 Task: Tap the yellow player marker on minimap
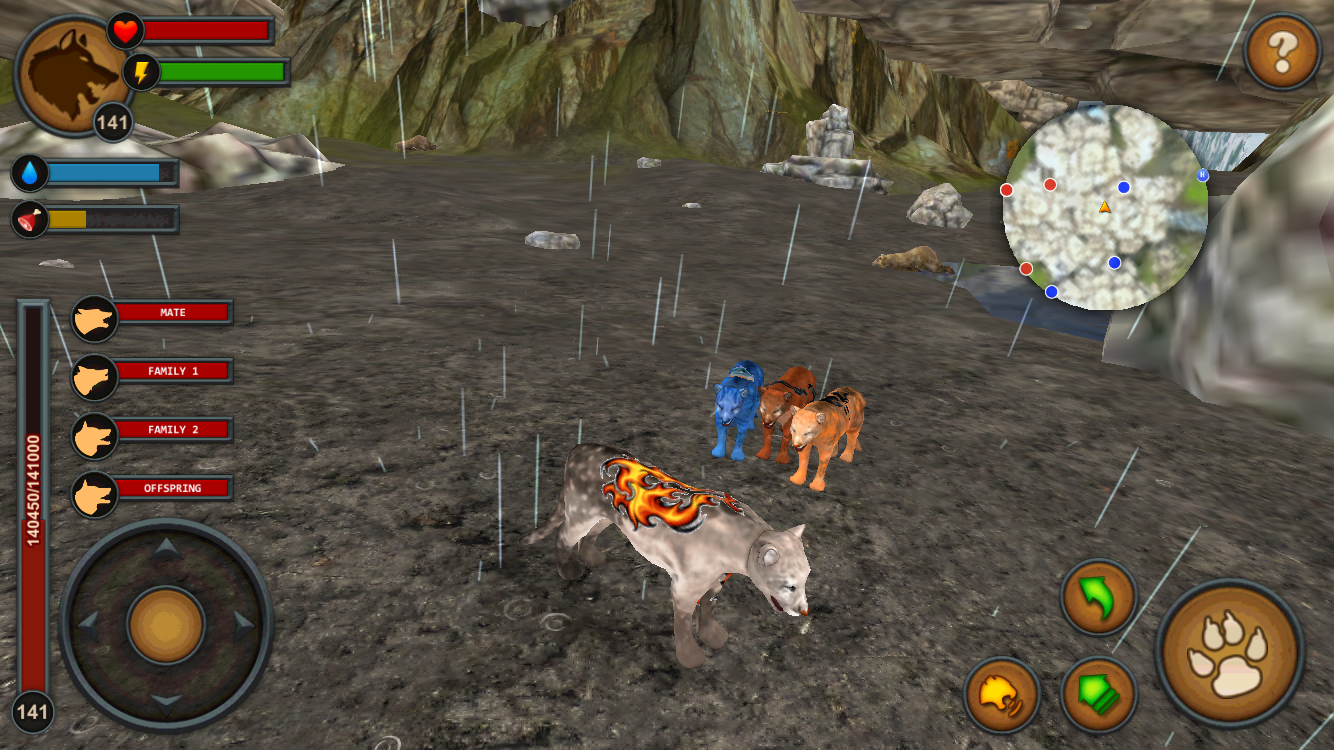pos(1104,207)
